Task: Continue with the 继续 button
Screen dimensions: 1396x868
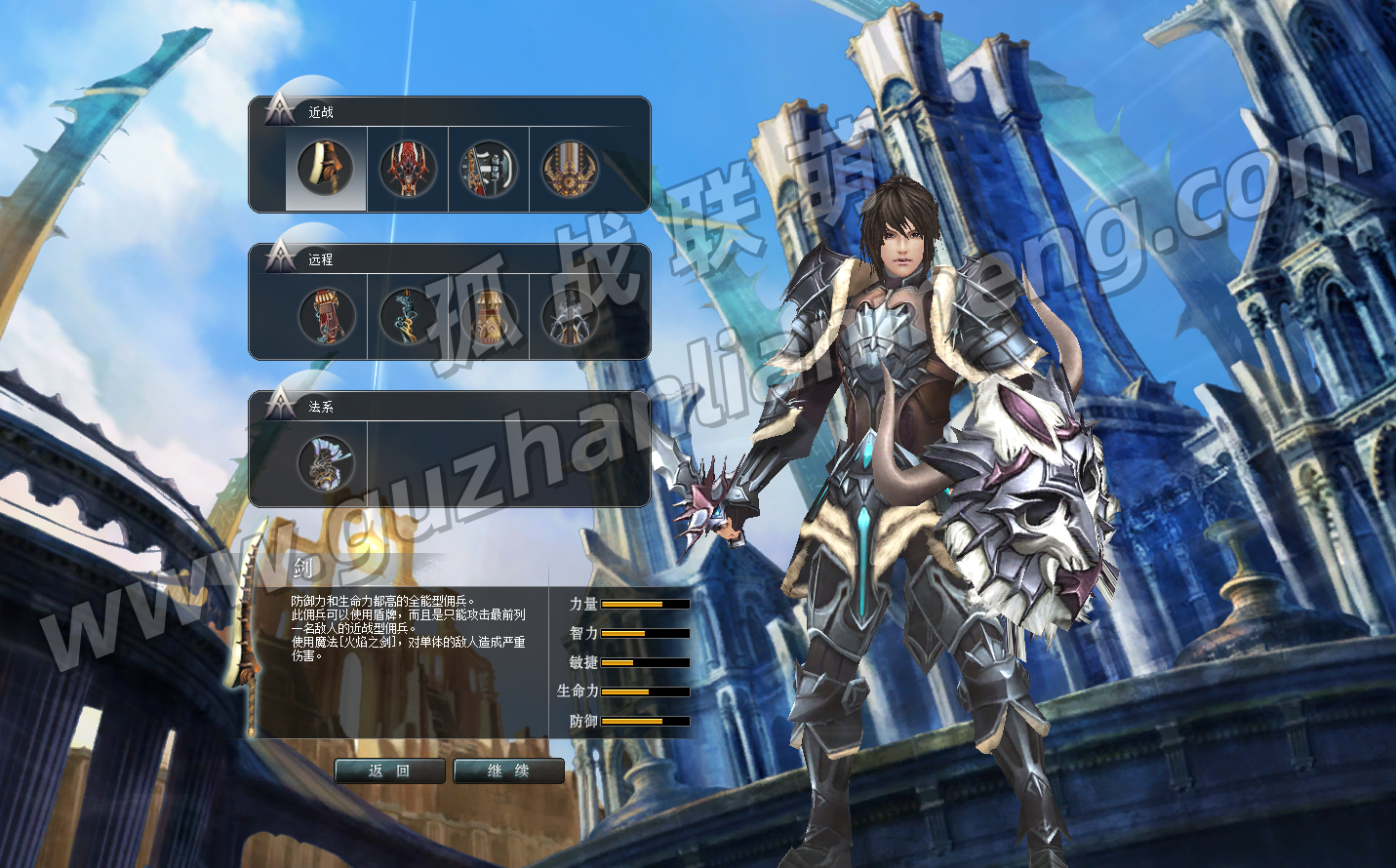Action: point(508,770)
